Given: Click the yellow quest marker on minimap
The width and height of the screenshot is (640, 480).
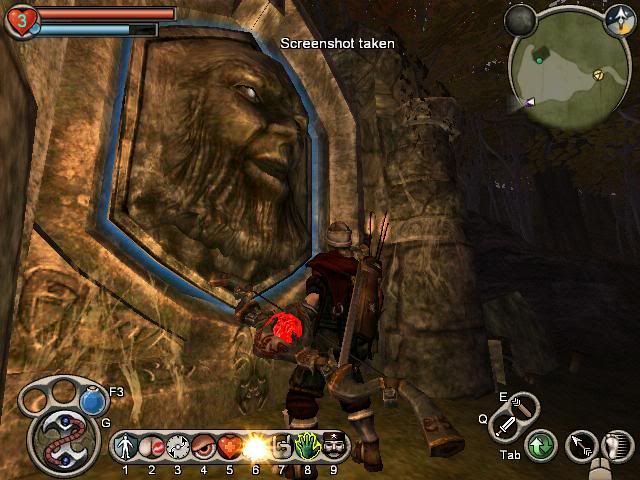Looking at the screenshot, I should point(598,73).
